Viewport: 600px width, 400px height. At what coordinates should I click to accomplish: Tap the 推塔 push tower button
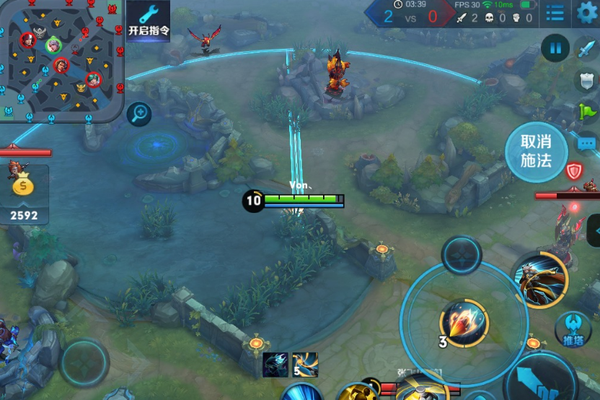pos(573,329)
